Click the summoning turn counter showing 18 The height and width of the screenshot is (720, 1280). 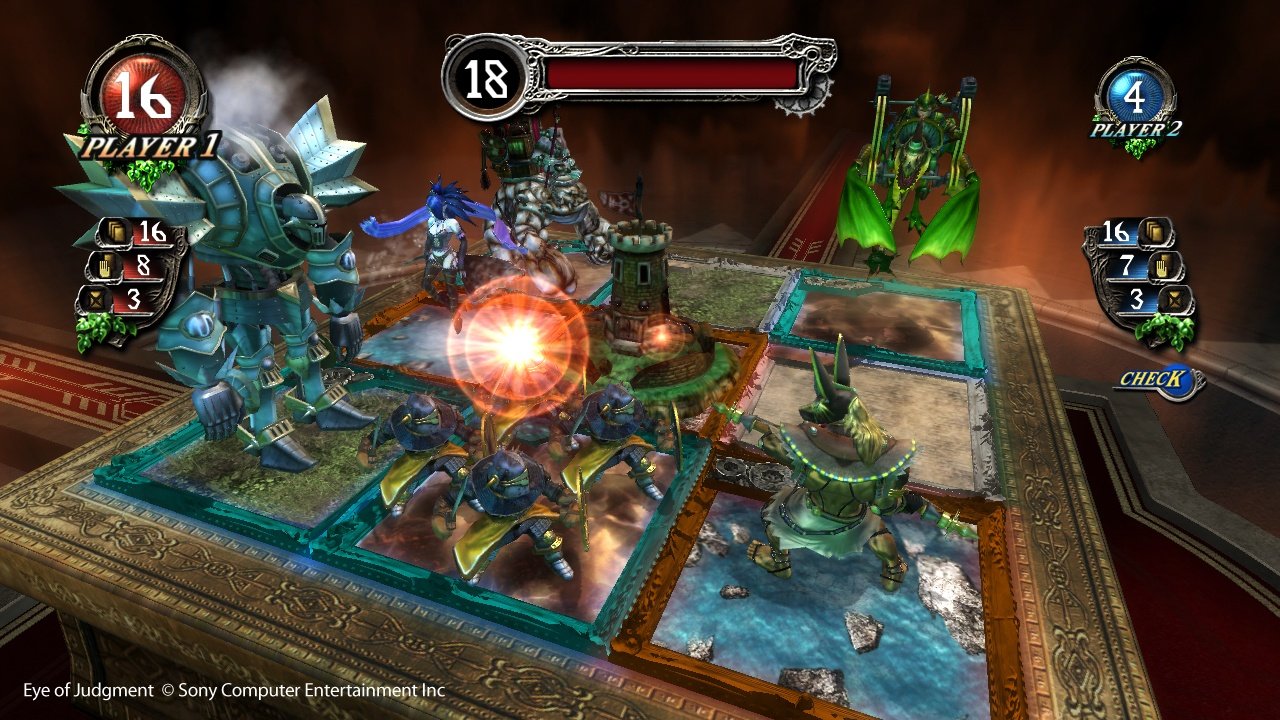(484, 75)
